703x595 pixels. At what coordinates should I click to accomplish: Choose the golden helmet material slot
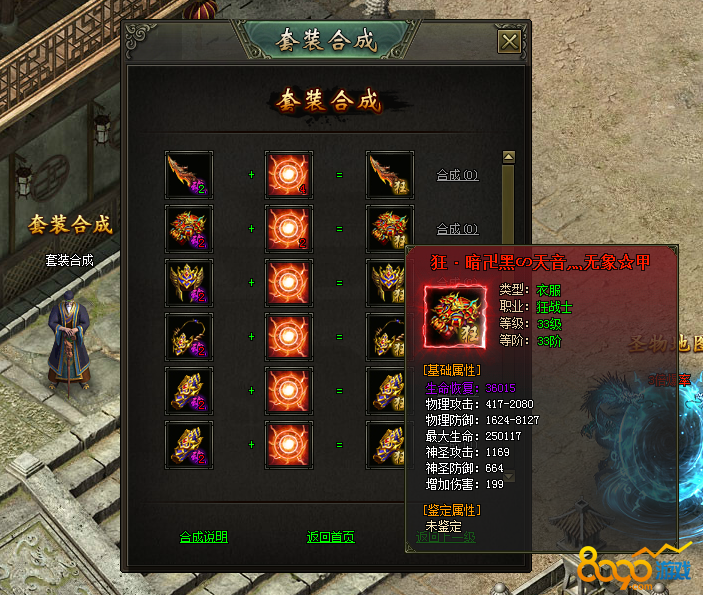189,283
